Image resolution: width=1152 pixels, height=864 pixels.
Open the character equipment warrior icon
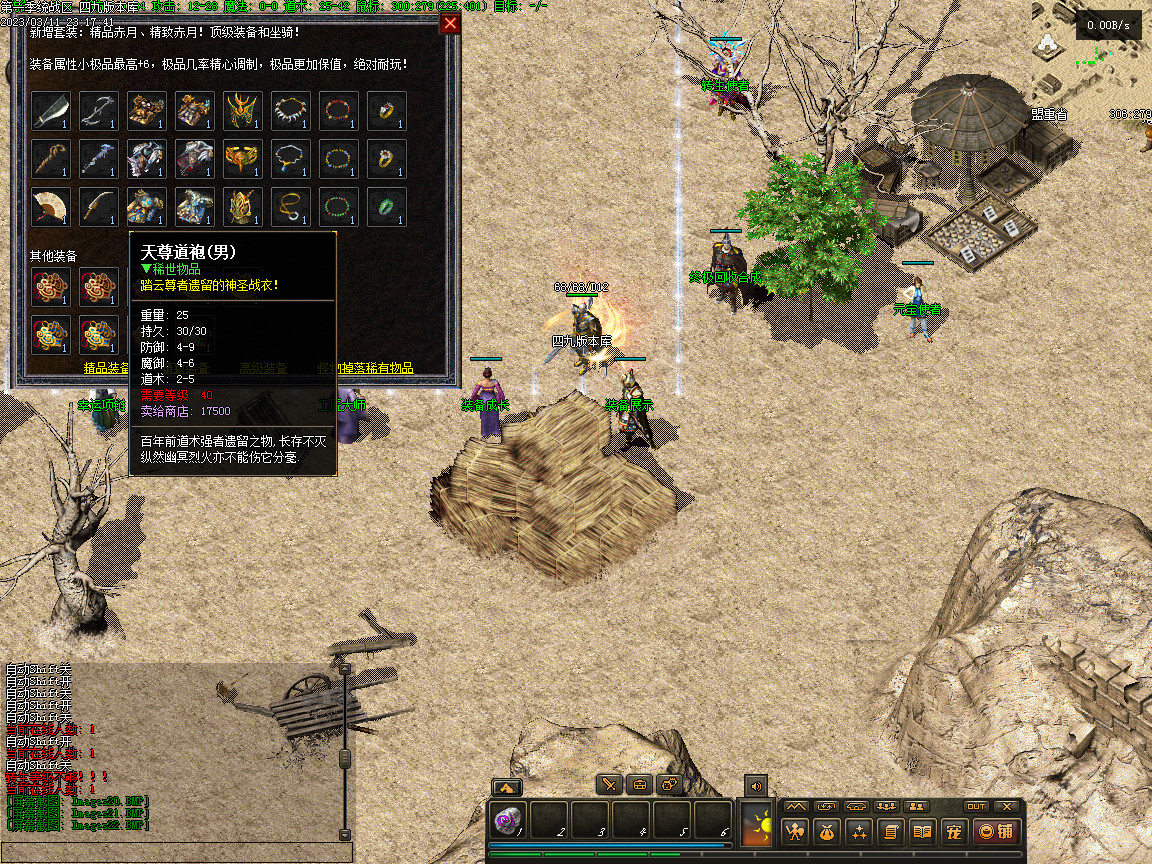coord(796,831)
